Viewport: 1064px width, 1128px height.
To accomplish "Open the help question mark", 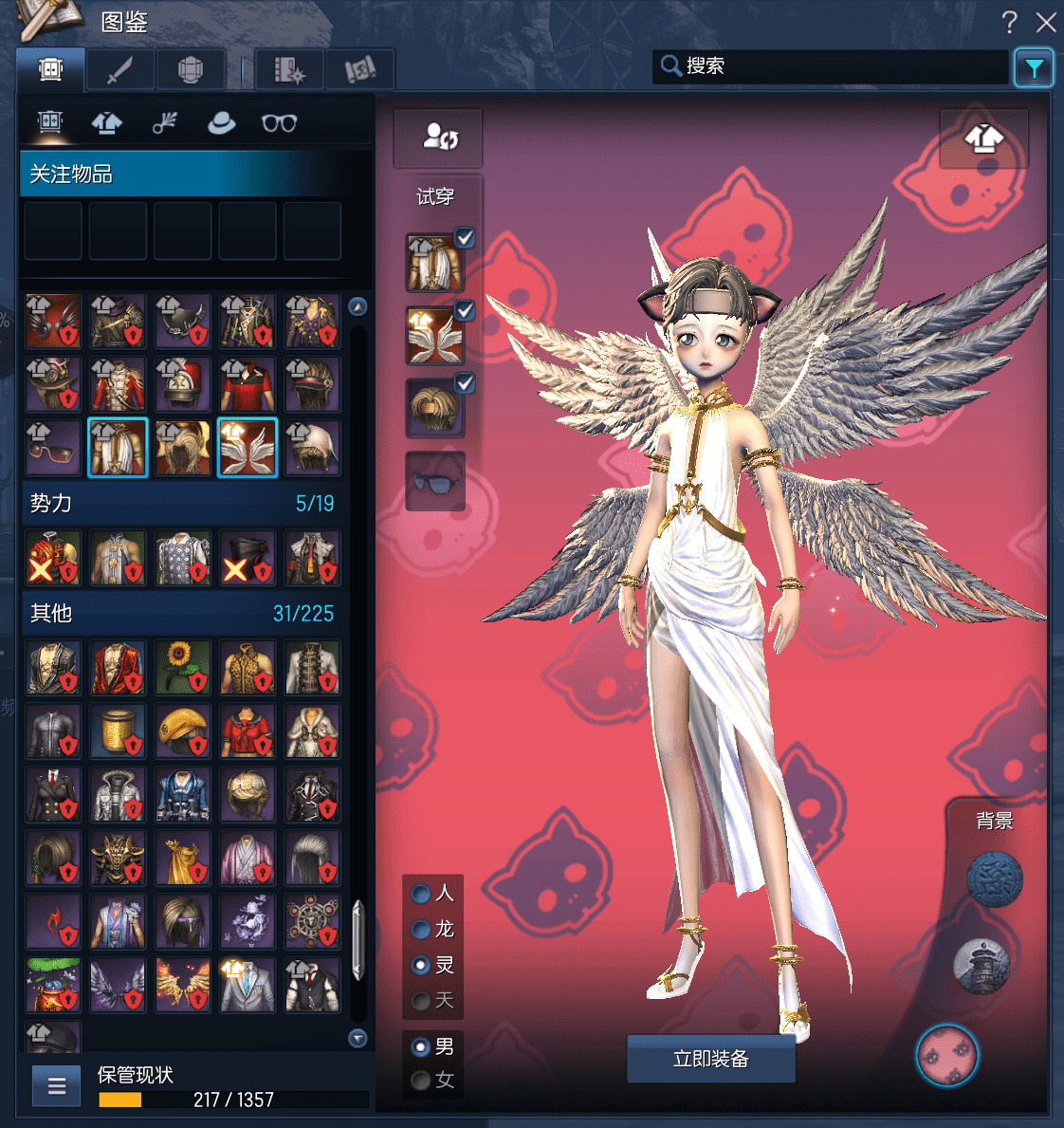I will (x=1009, y=23).
